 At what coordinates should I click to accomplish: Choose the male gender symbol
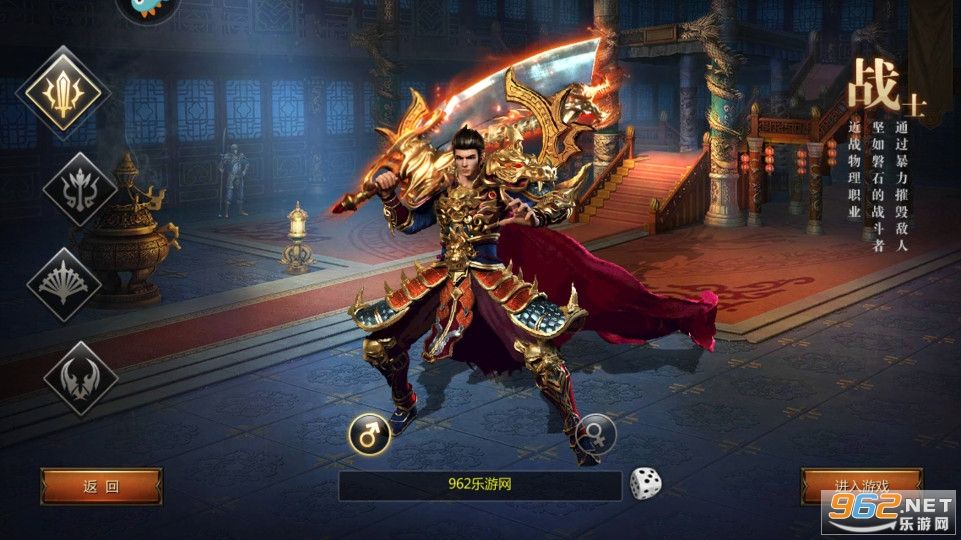tap(368, 434)
